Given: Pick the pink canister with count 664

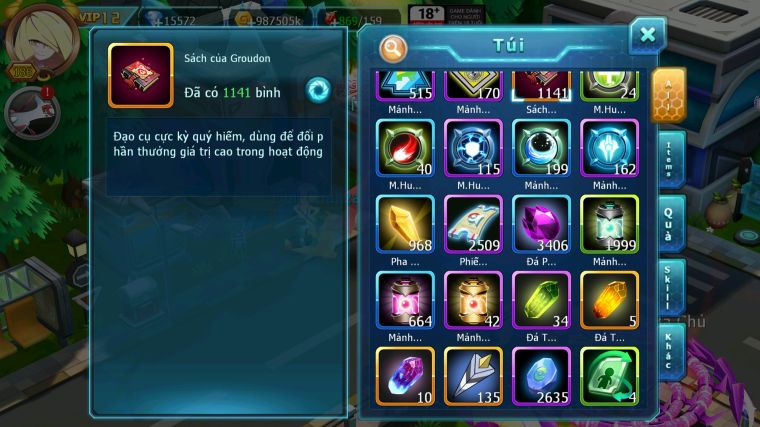Looking at the screenshot, I should (405, 299).
